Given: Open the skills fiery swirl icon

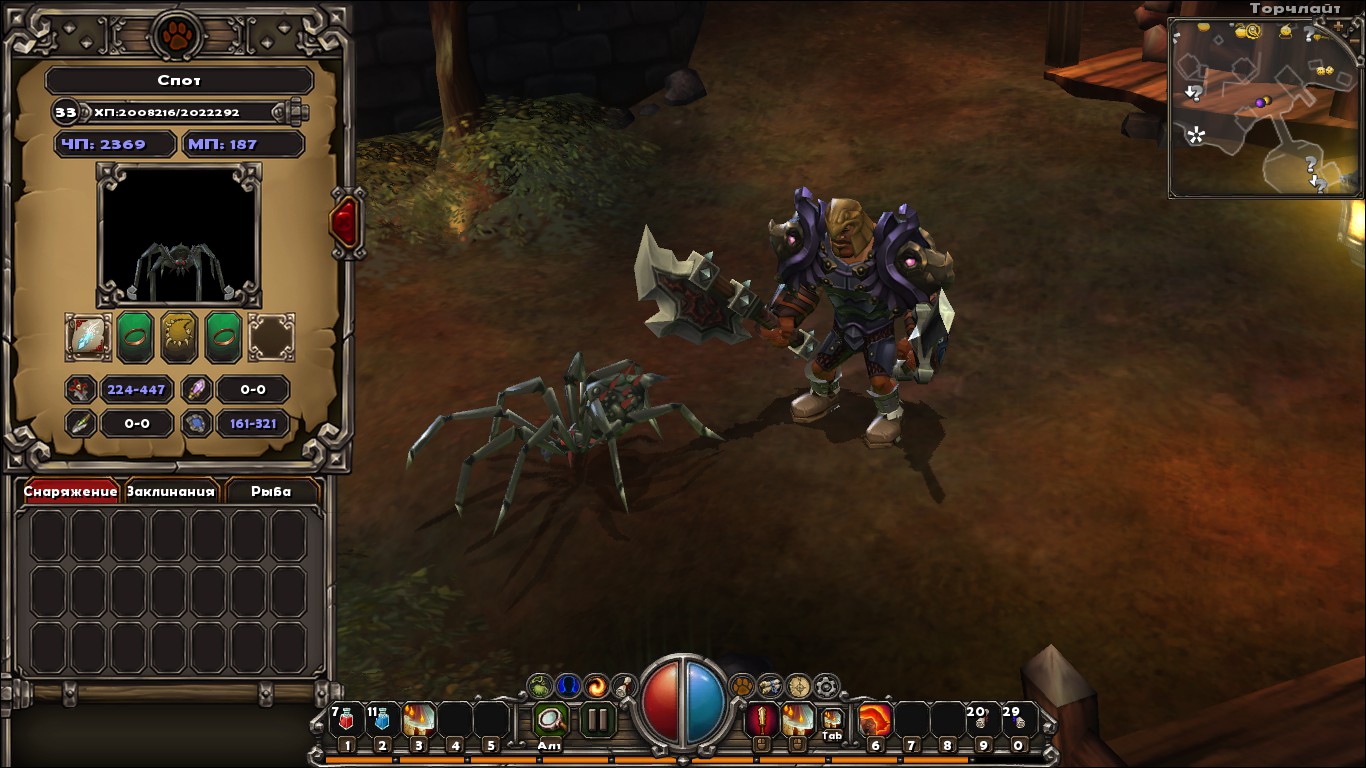Looking at the screenshot, I should tap(594, 686).
